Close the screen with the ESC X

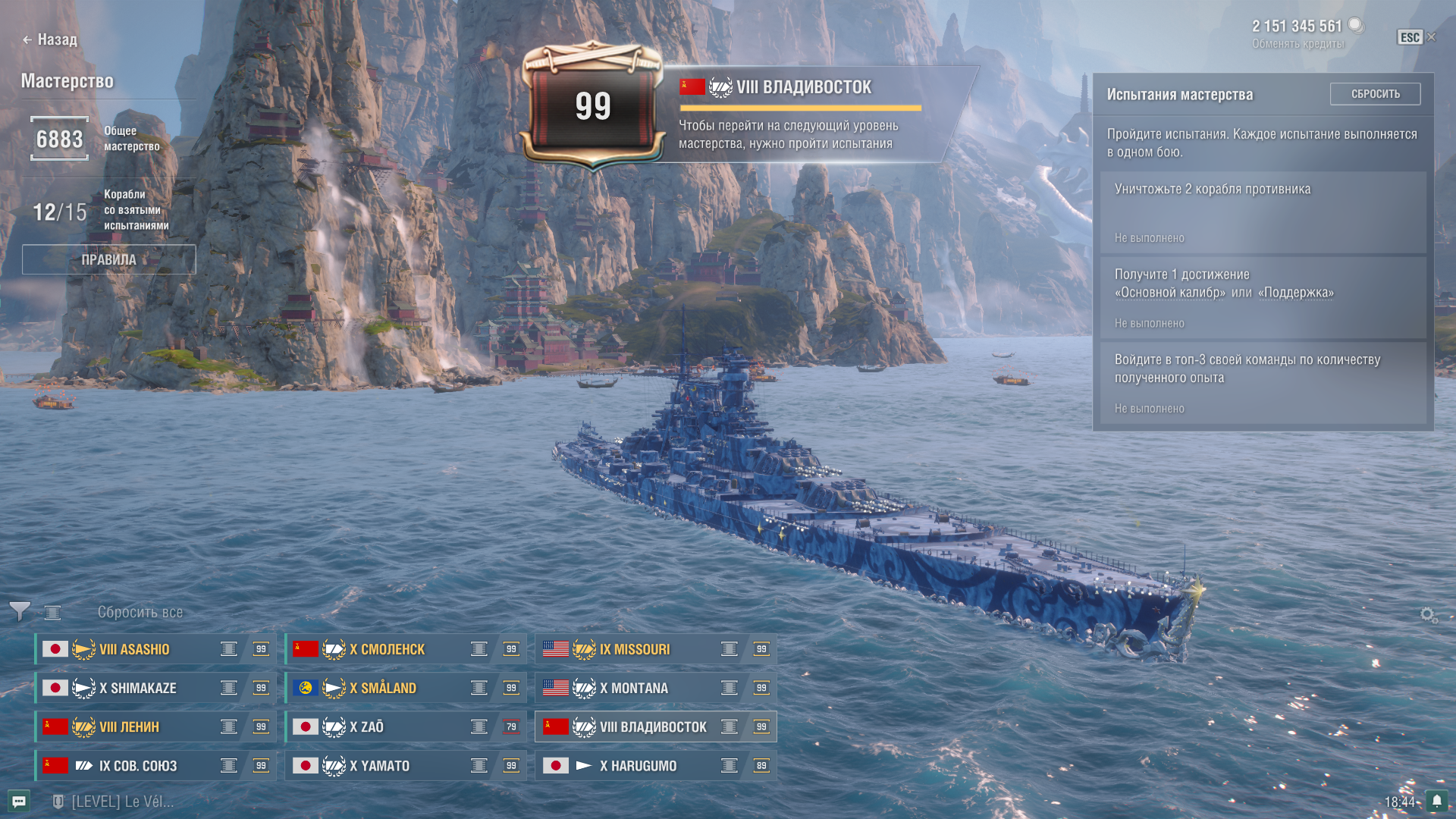(1417, 37)
